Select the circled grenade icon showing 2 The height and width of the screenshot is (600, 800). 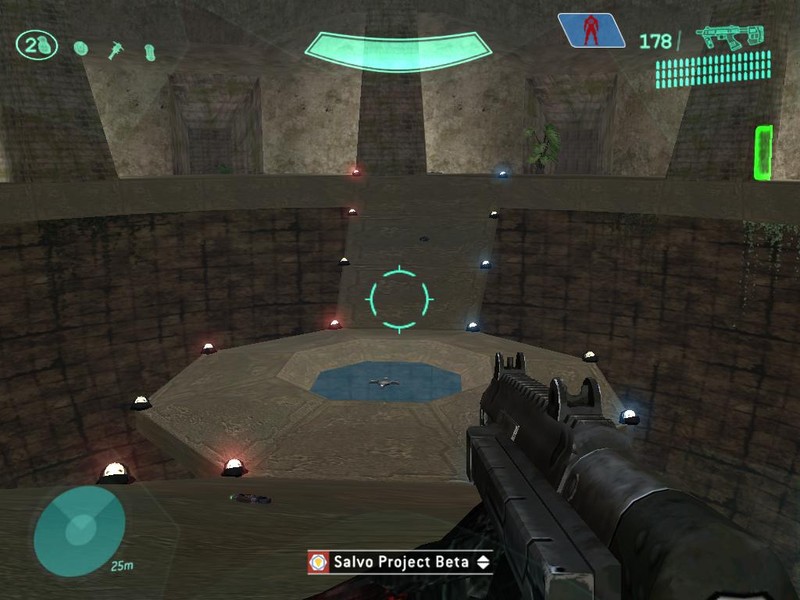click(x=36, y=46)
